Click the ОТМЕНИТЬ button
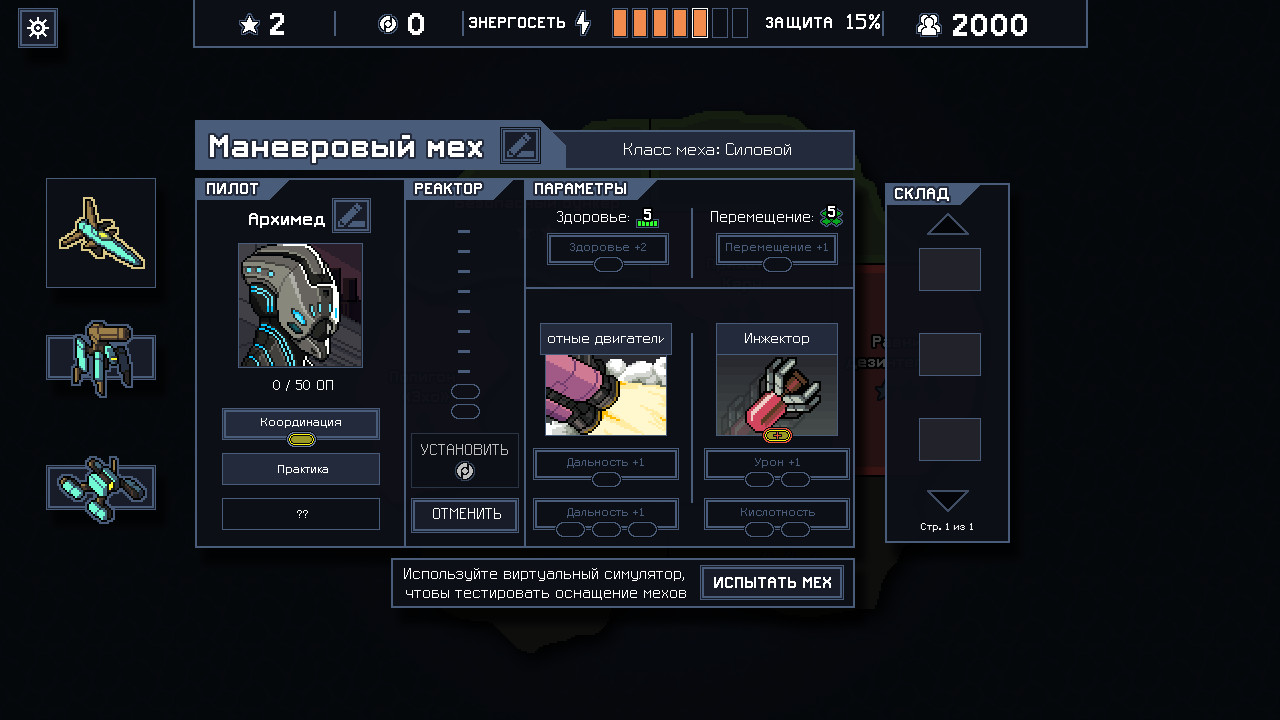The image size is (1280, 720). tap(465, 514)
